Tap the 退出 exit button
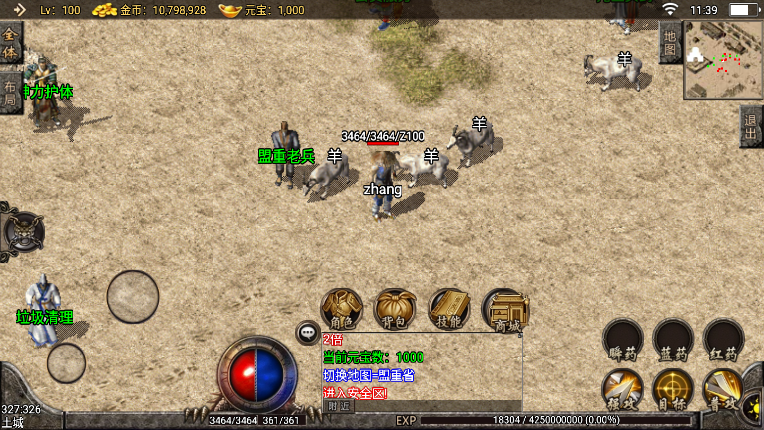This screenshot has height=430, width=764. [x=751, y=126]
